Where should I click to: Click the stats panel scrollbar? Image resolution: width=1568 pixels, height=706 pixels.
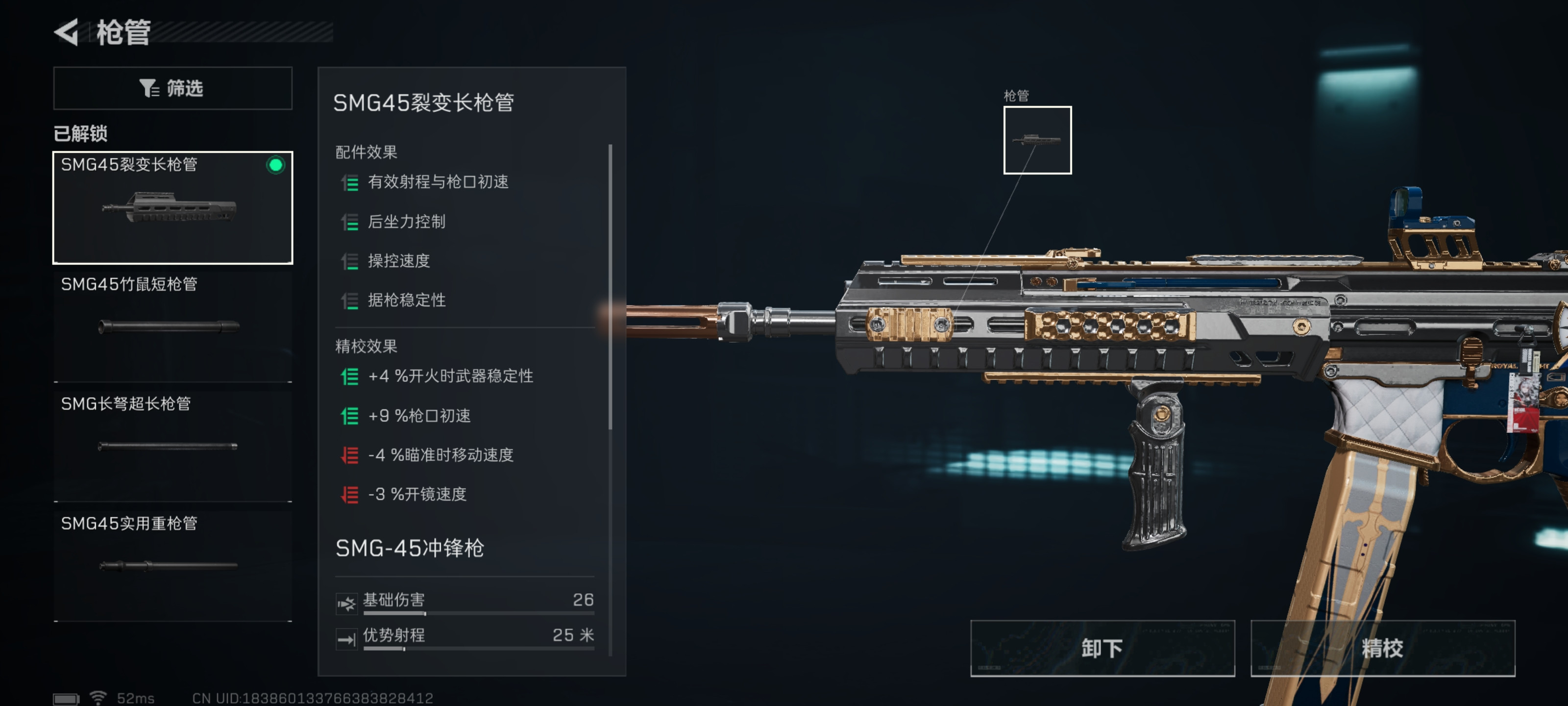coord(610,286)
